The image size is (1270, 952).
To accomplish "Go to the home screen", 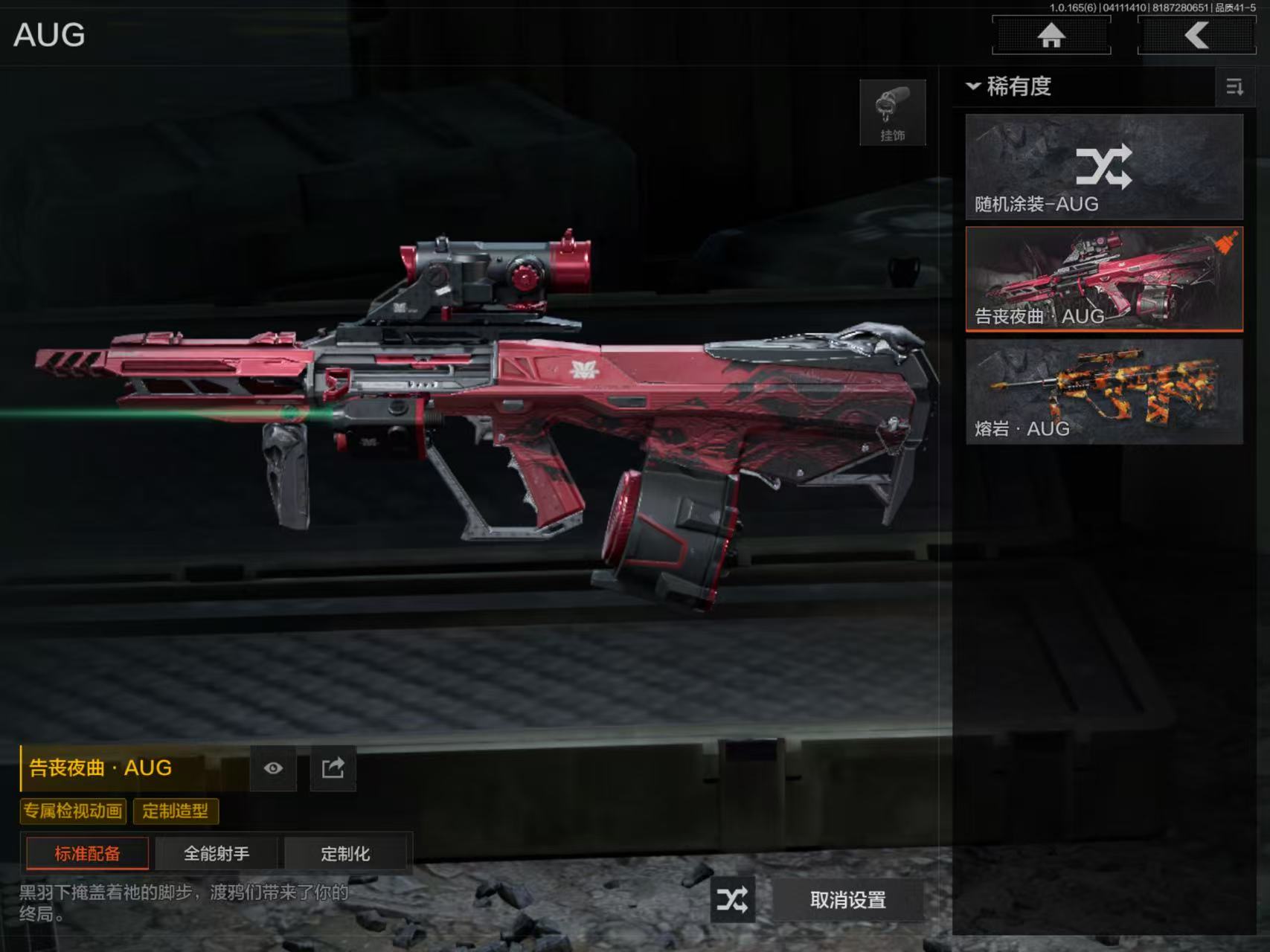I will tap(1051, 35).
